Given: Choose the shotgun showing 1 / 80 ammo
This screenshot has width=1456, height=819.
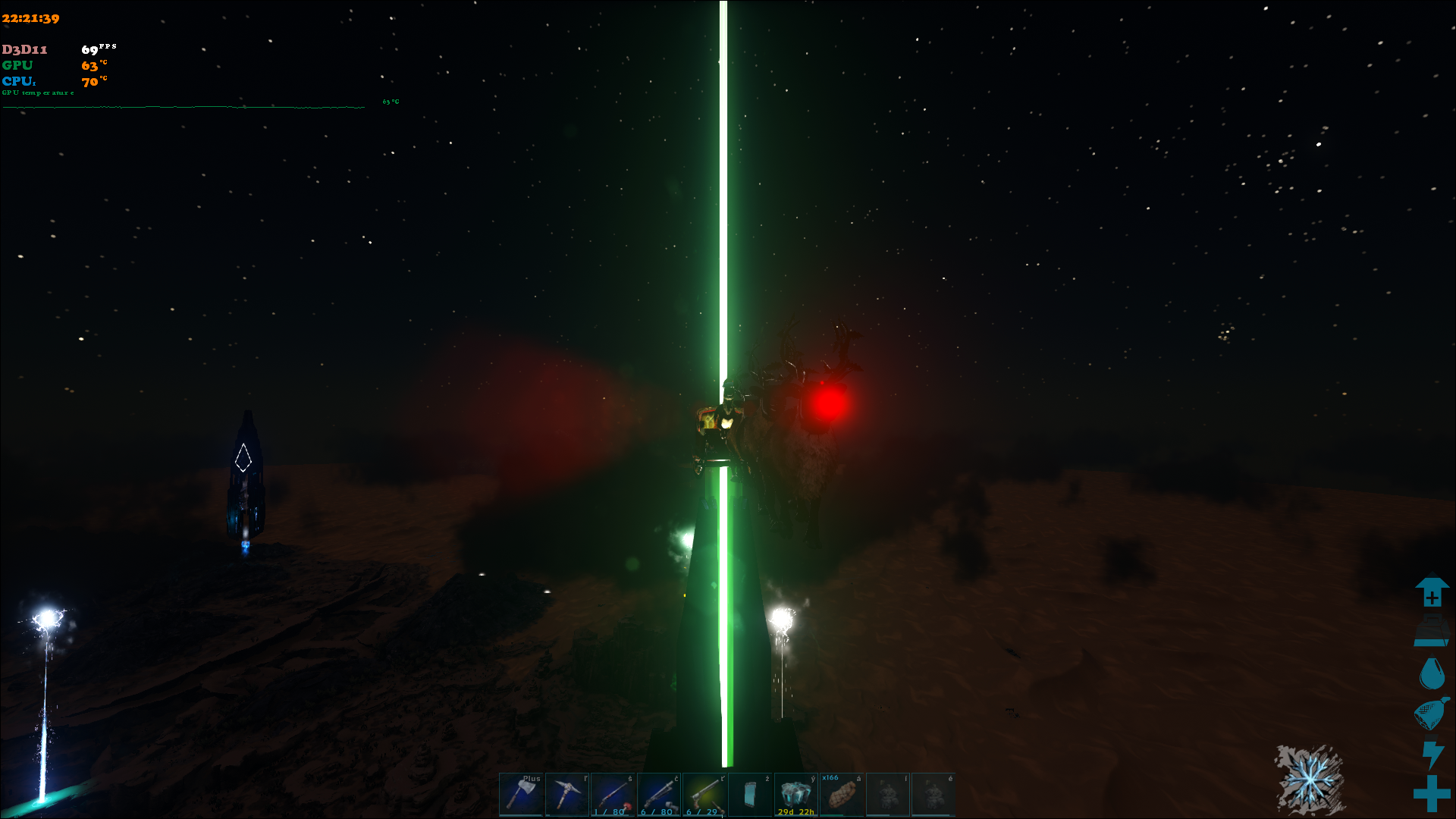Looking at the screenshot, I should coord(613,794).
